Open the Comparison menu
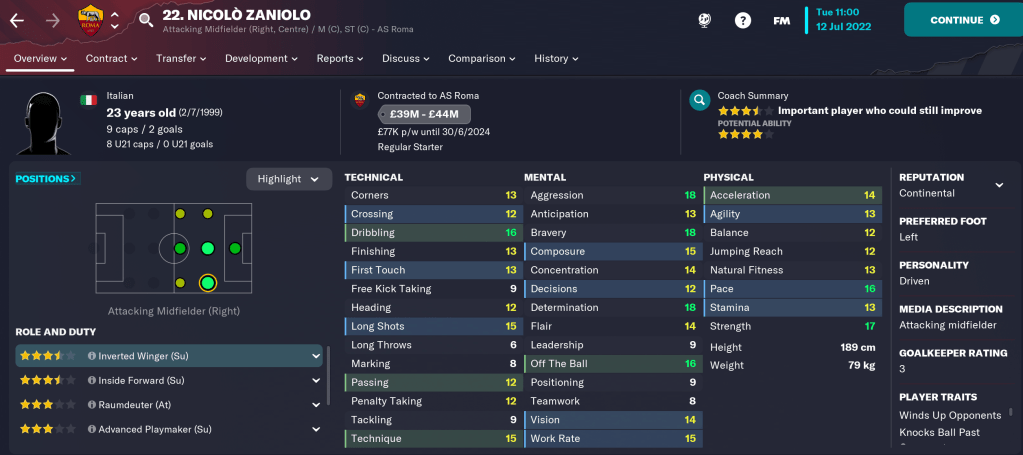 481,59
